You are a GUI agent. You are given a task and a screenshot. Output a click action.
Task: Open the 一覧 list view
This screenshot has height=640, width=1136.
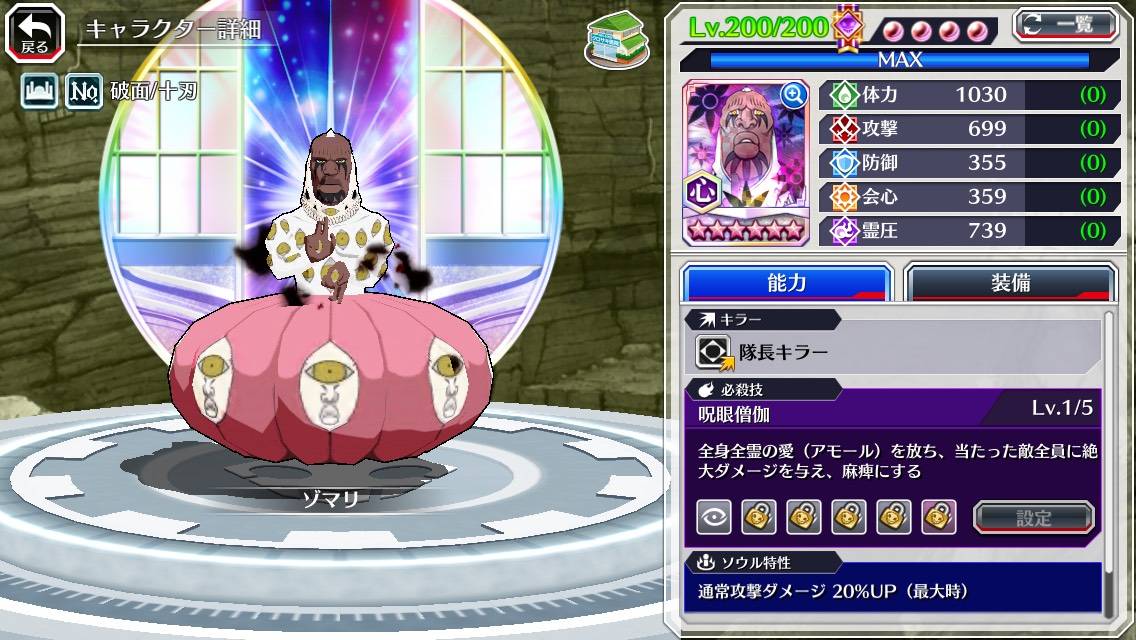click(x=1066, y=24)
